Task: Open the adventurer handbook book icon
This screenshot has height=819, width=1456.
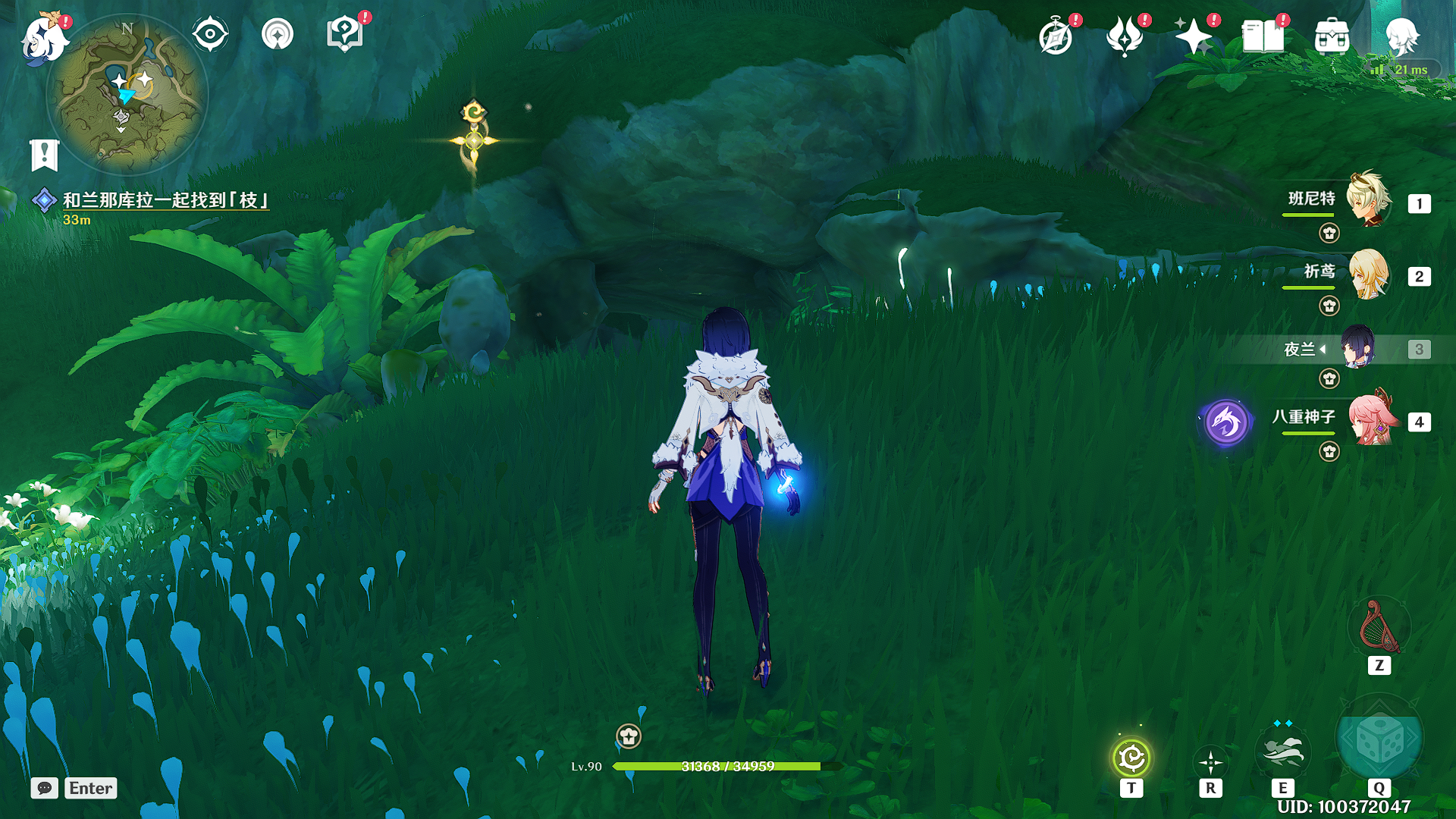Action: [1263, 36]
